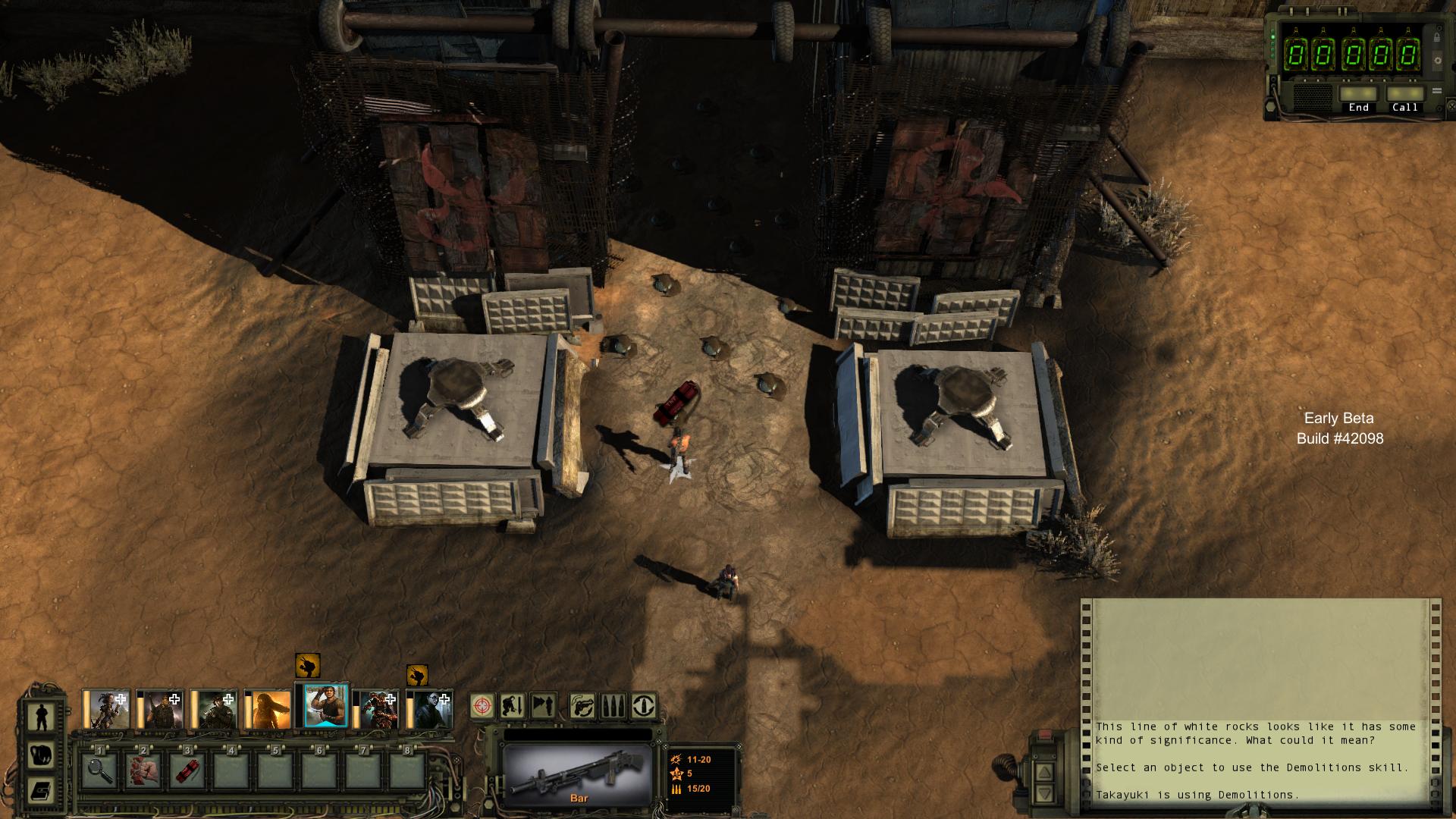Choose the long-haired ranger portrait with orange background
Screen dimensions: 1456x819
point(269,710)
